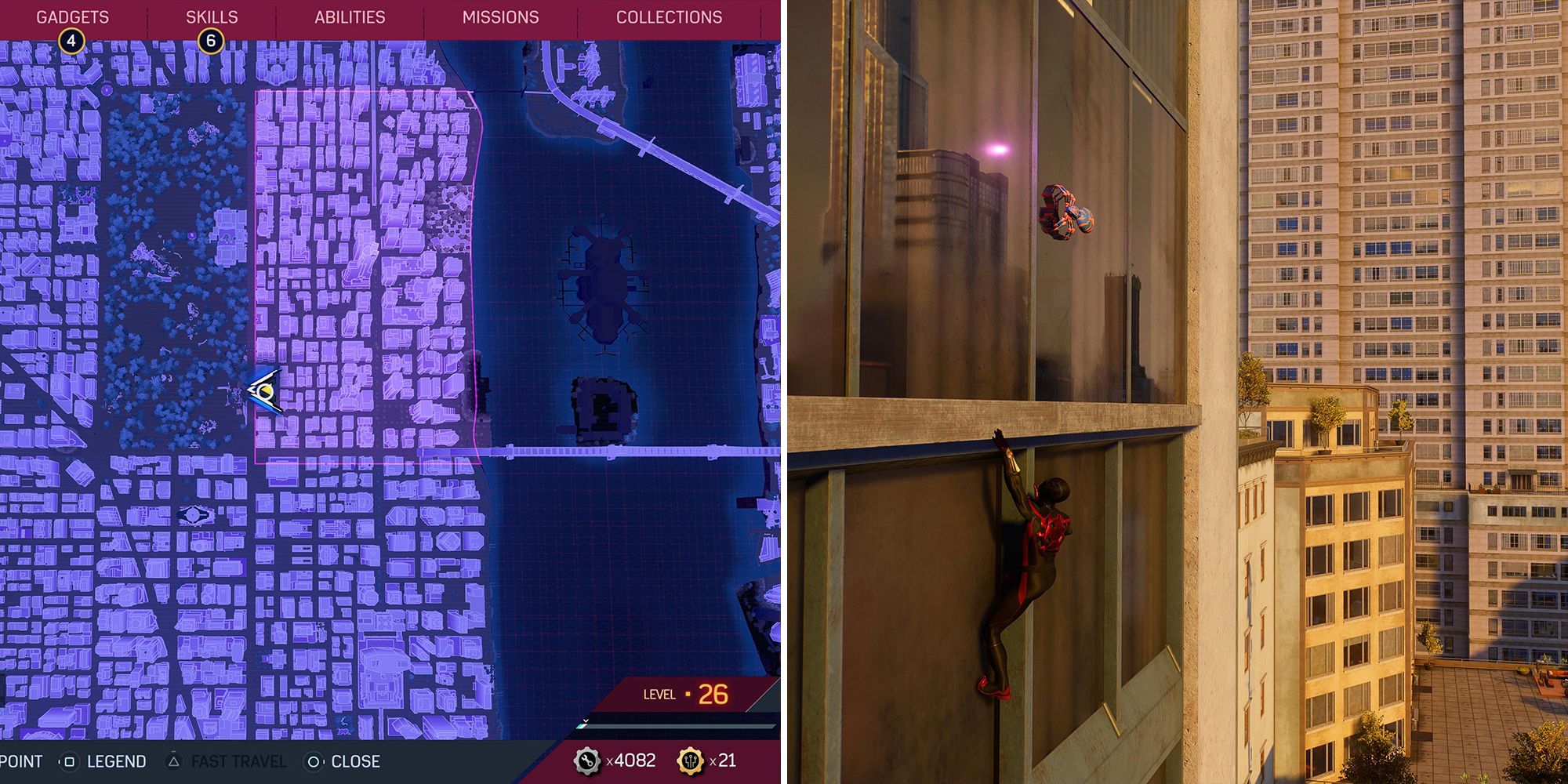Click the gold Tech Parts icon beside x21
The width and height of the screenshot is (1568, 784).
point(690,760)
